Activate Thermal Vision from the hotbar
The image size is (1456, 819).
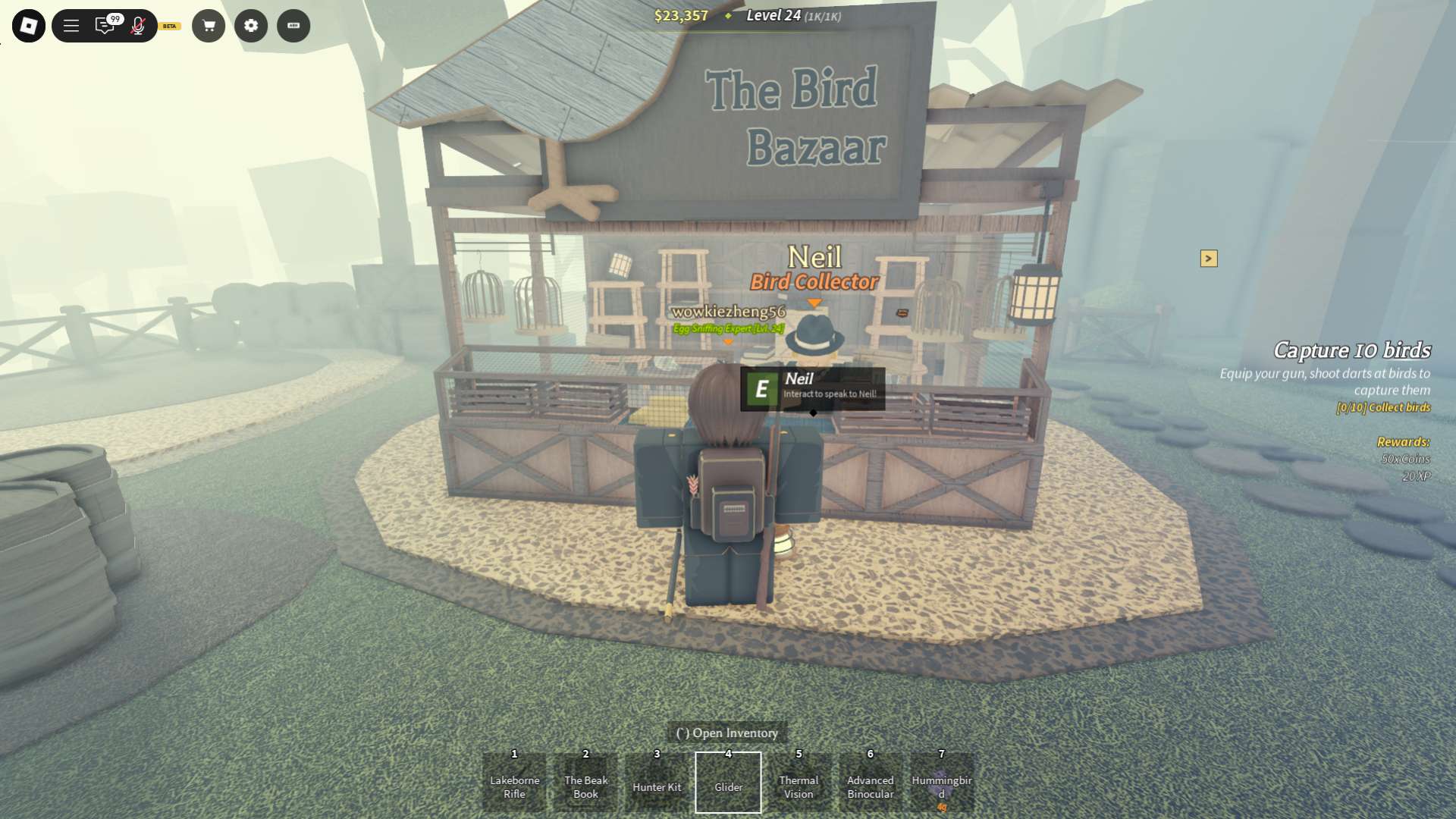(799, 782)
